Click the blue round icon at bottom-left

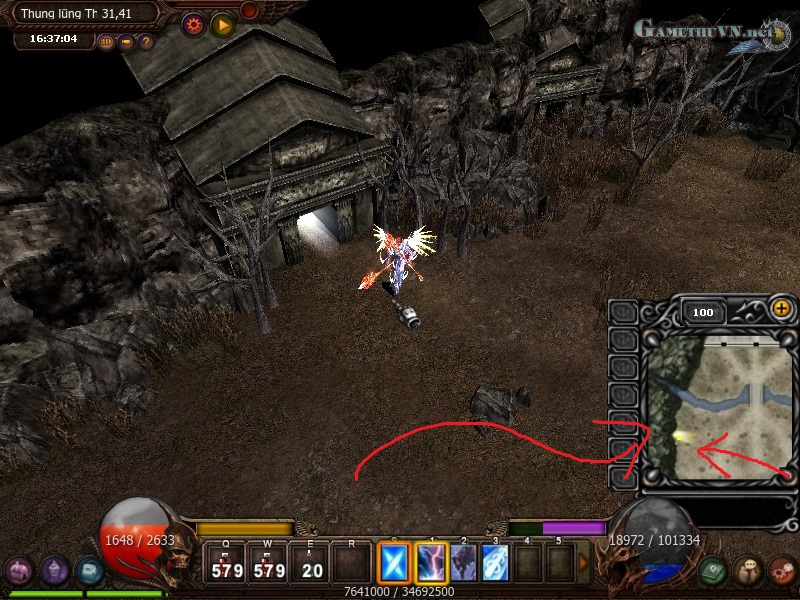point(90,570)
